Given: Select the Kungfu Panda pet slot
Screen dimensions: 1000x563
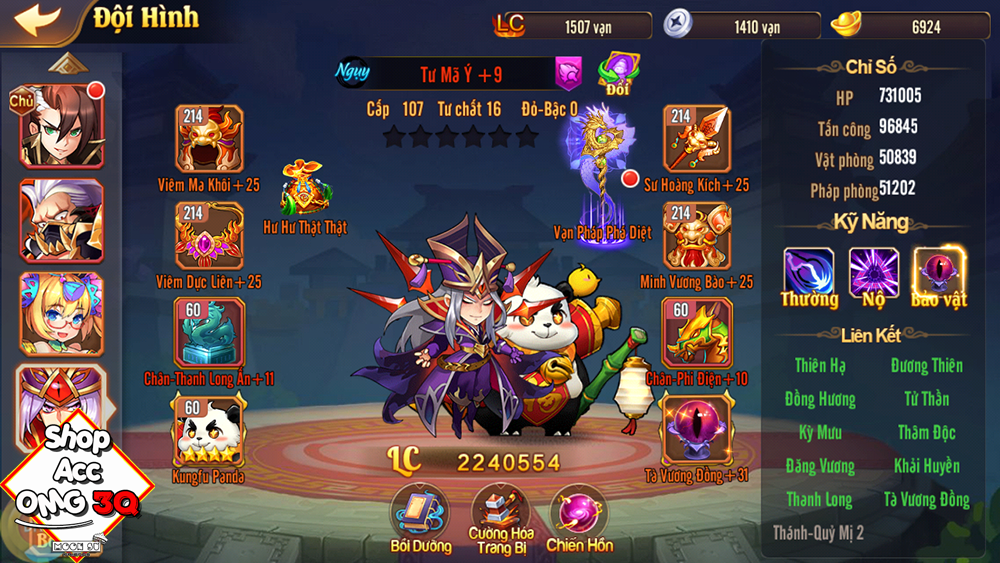Looking at the screenshot, I should pyautogui.click(x=209, y=428).
